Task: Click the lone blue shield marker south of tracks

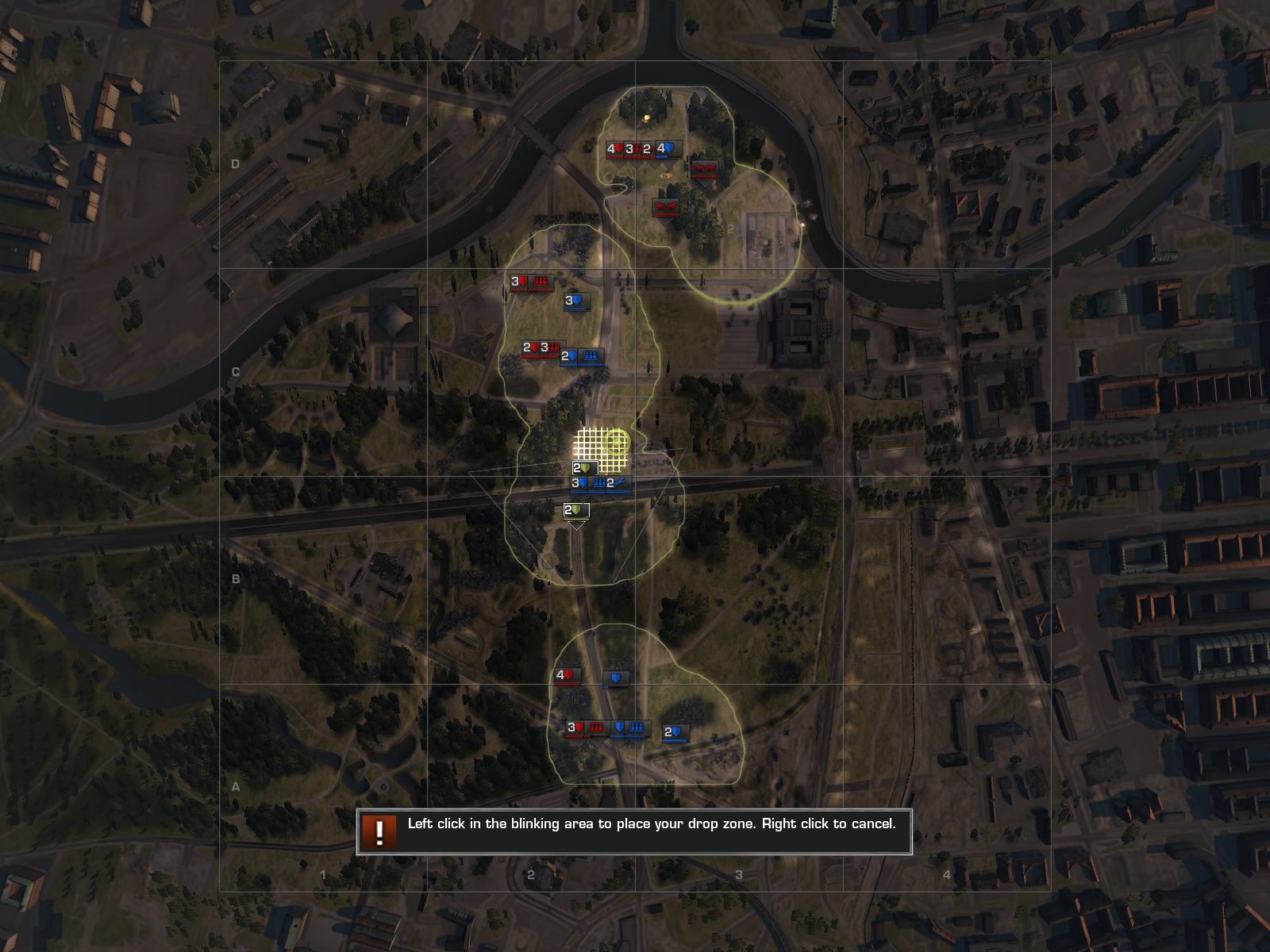Action: click(x=616, y=678)
